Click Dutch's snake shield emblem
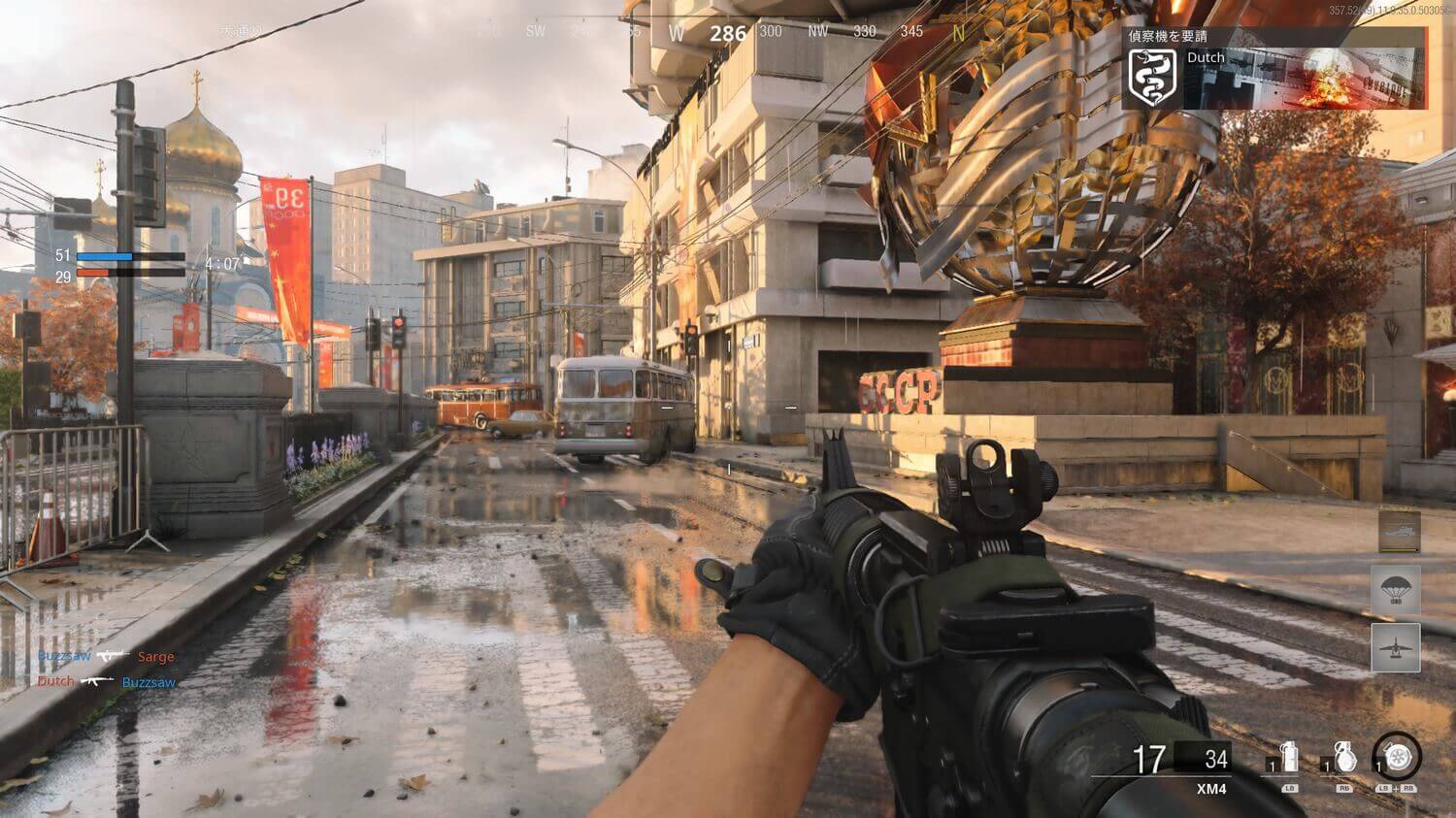 (x=1153, y=77)
